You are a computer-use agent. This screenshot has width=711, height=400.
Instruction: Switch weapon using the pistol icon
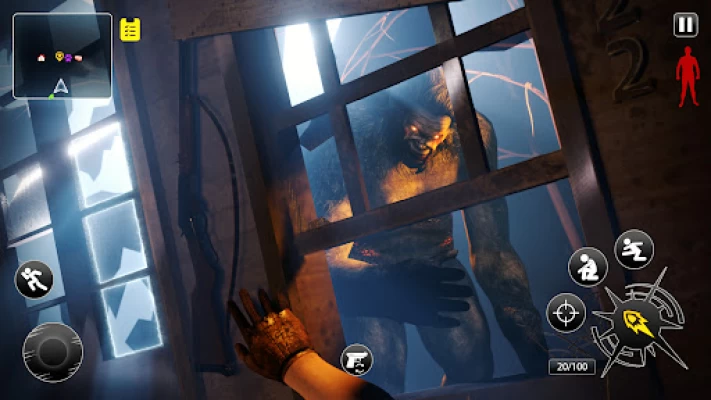[356, 359]
